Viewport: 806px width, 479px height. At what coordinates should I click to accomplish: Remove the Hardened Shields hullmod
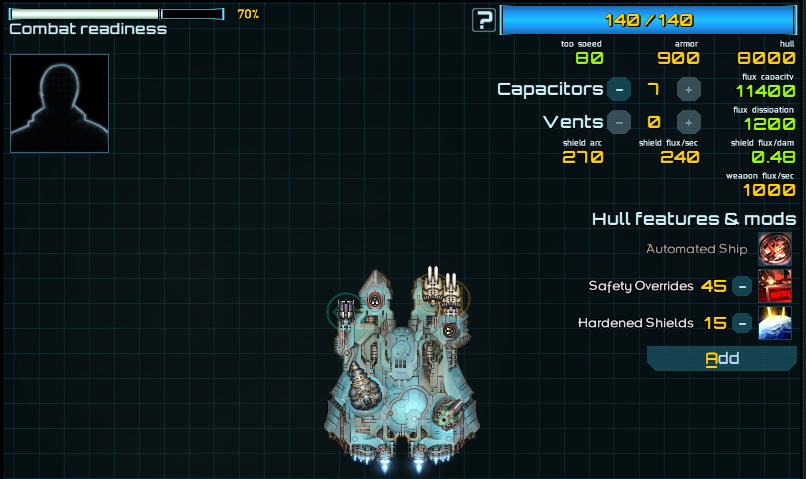pyautogui.click(x=742, y=323)
